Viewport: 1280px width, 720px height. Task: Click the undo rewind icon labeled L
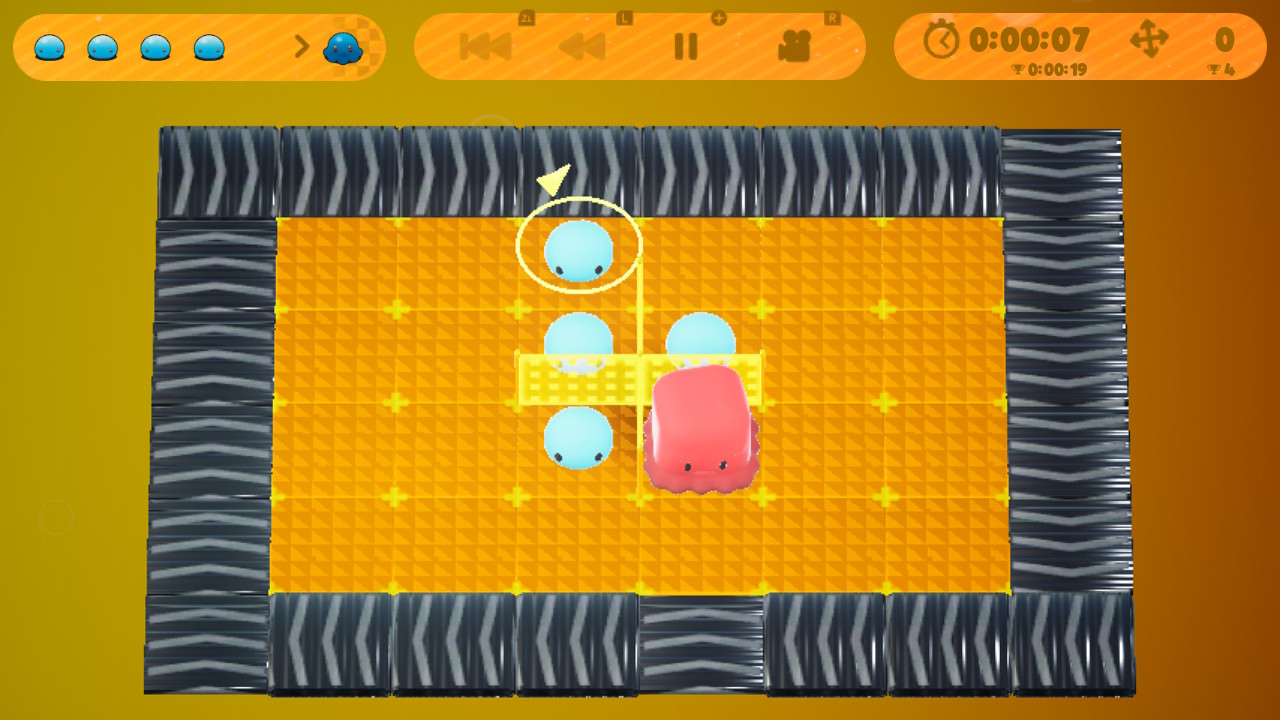coord(583,46)
